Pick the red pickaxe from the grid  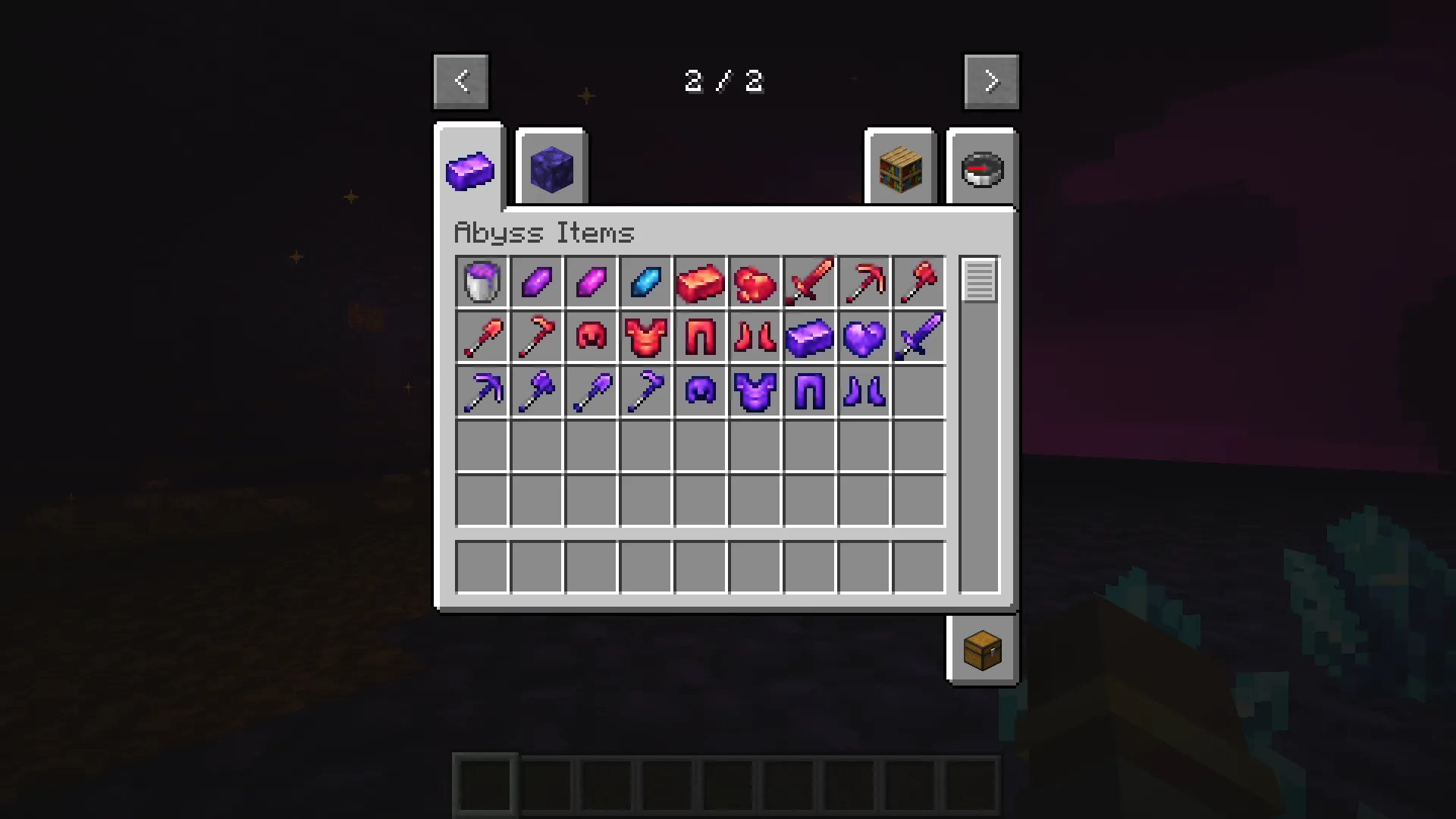coord(863,282)
